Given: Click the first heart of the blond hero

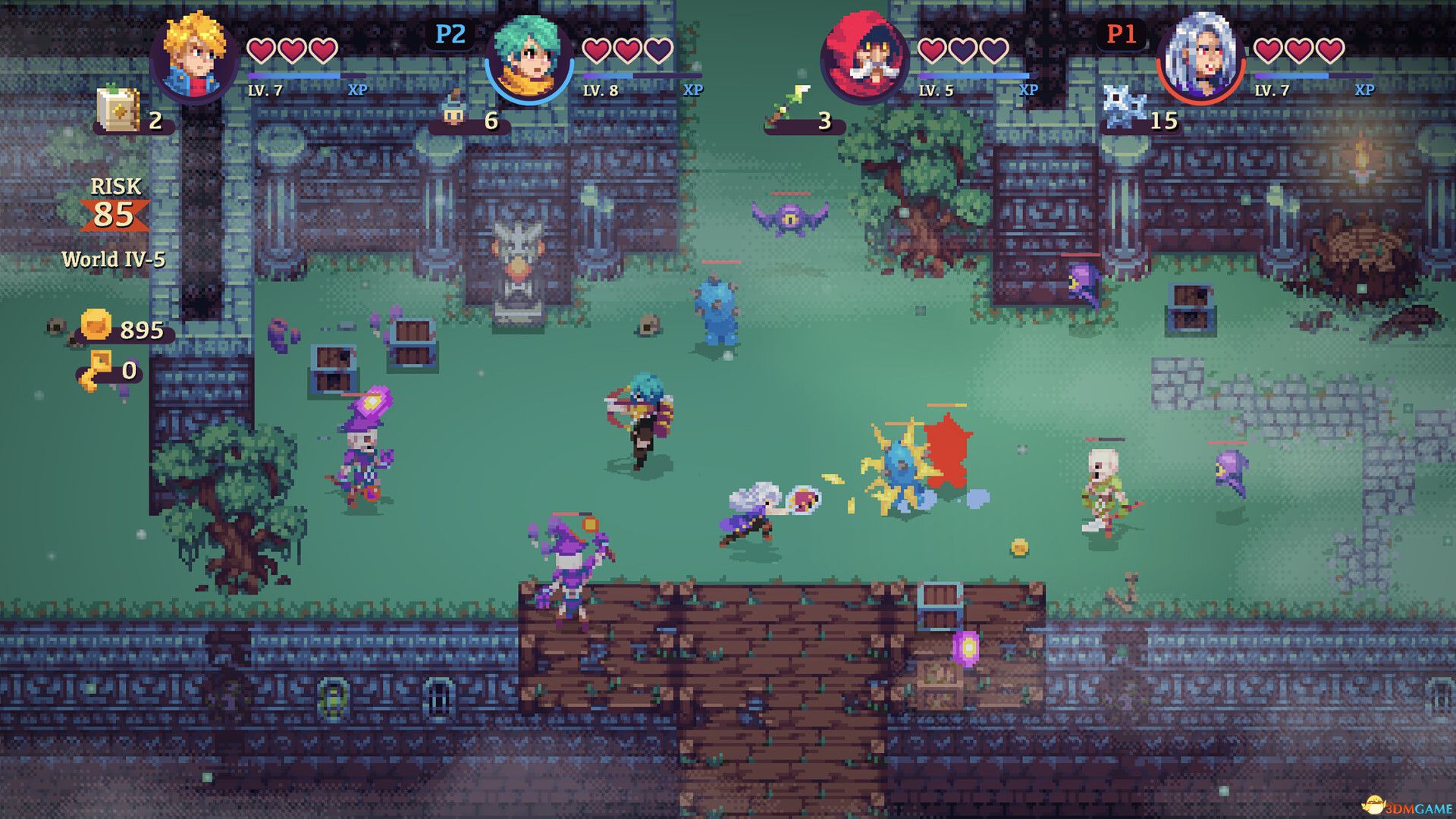Looking at the screenshot, I should coord(261,51).
